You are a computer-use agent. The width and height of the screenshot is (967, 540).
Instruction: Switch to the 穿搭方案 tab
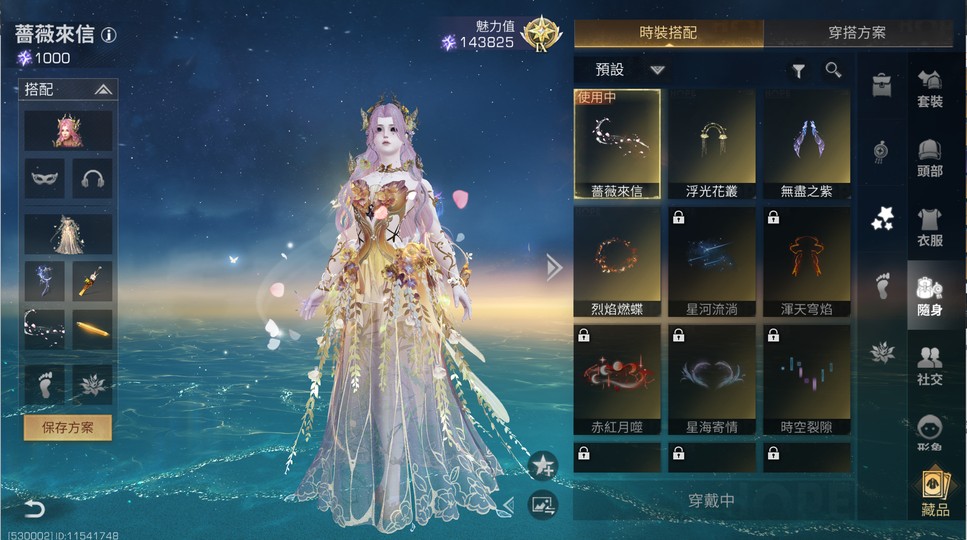(857, 33)
